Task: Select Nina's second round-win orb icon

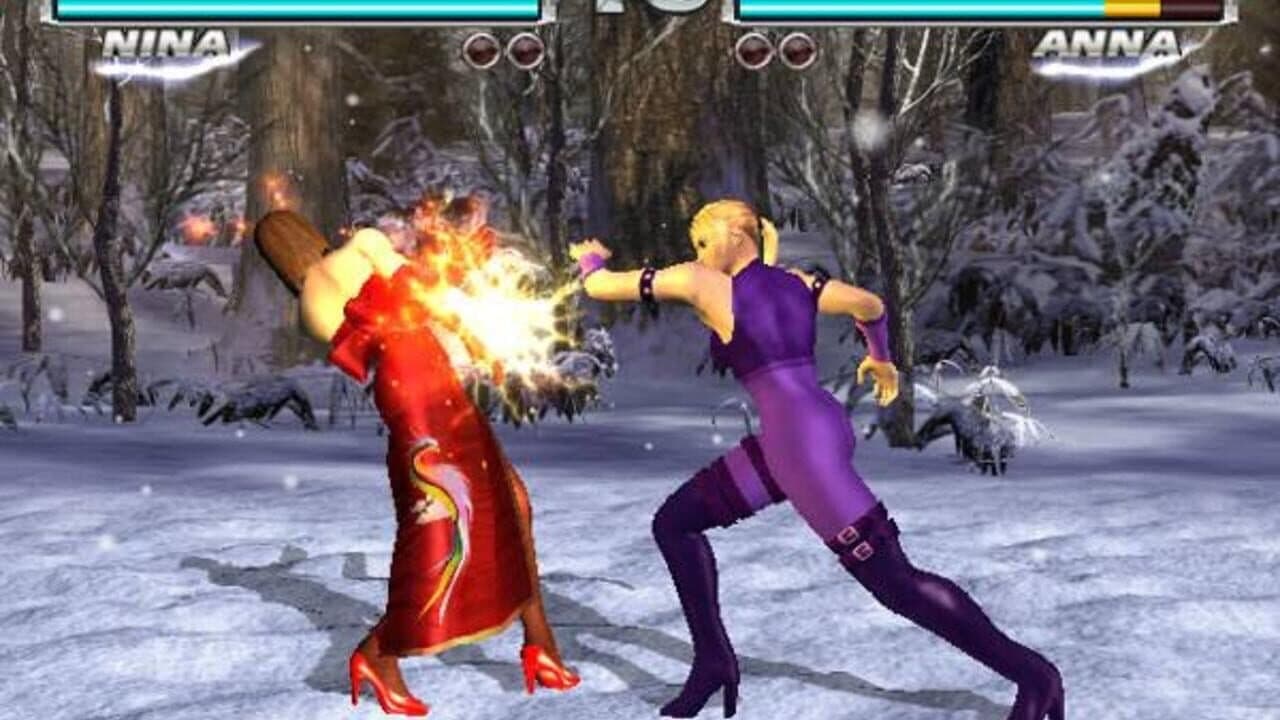Action: click(x=522, y=47)
